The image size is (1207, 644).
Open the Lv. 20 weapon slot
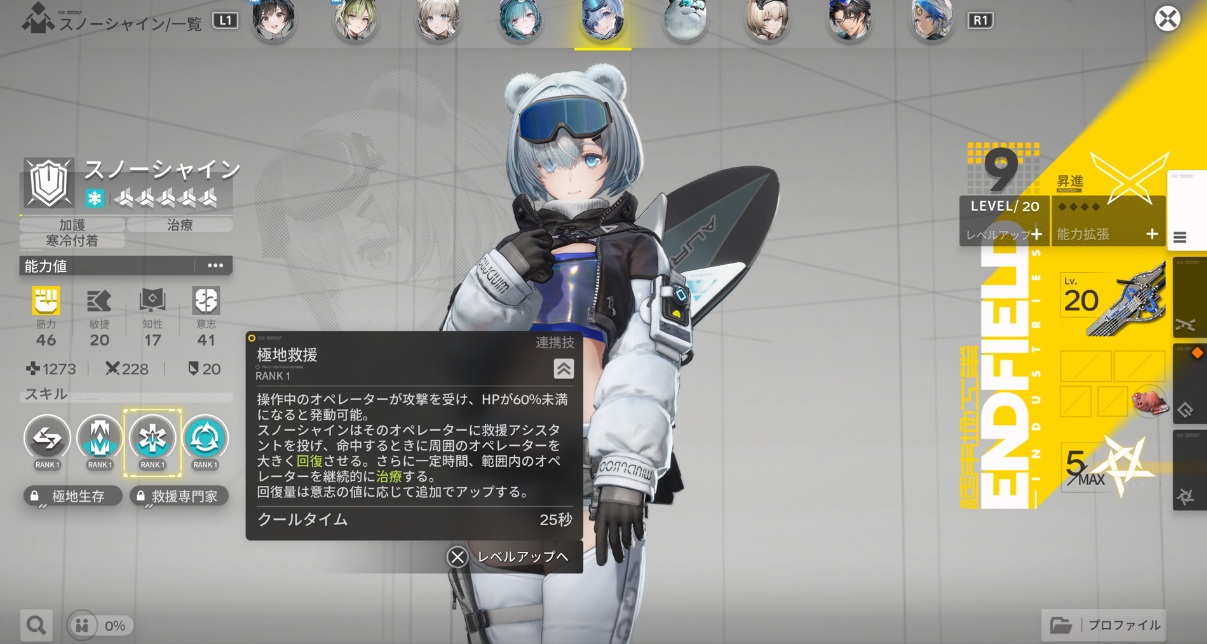click(x=1112, y=300)
